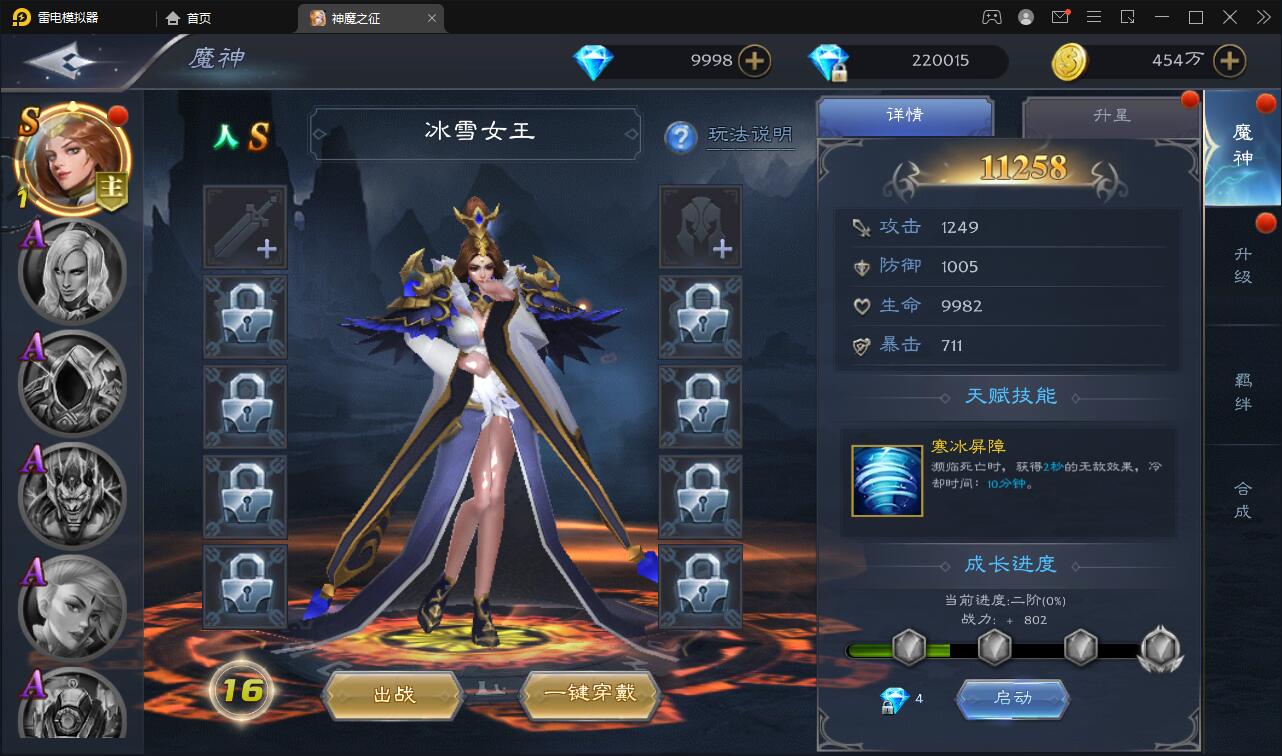
Task: Select the hooded A-rank hero portrait
Action: tap(72, 385)
